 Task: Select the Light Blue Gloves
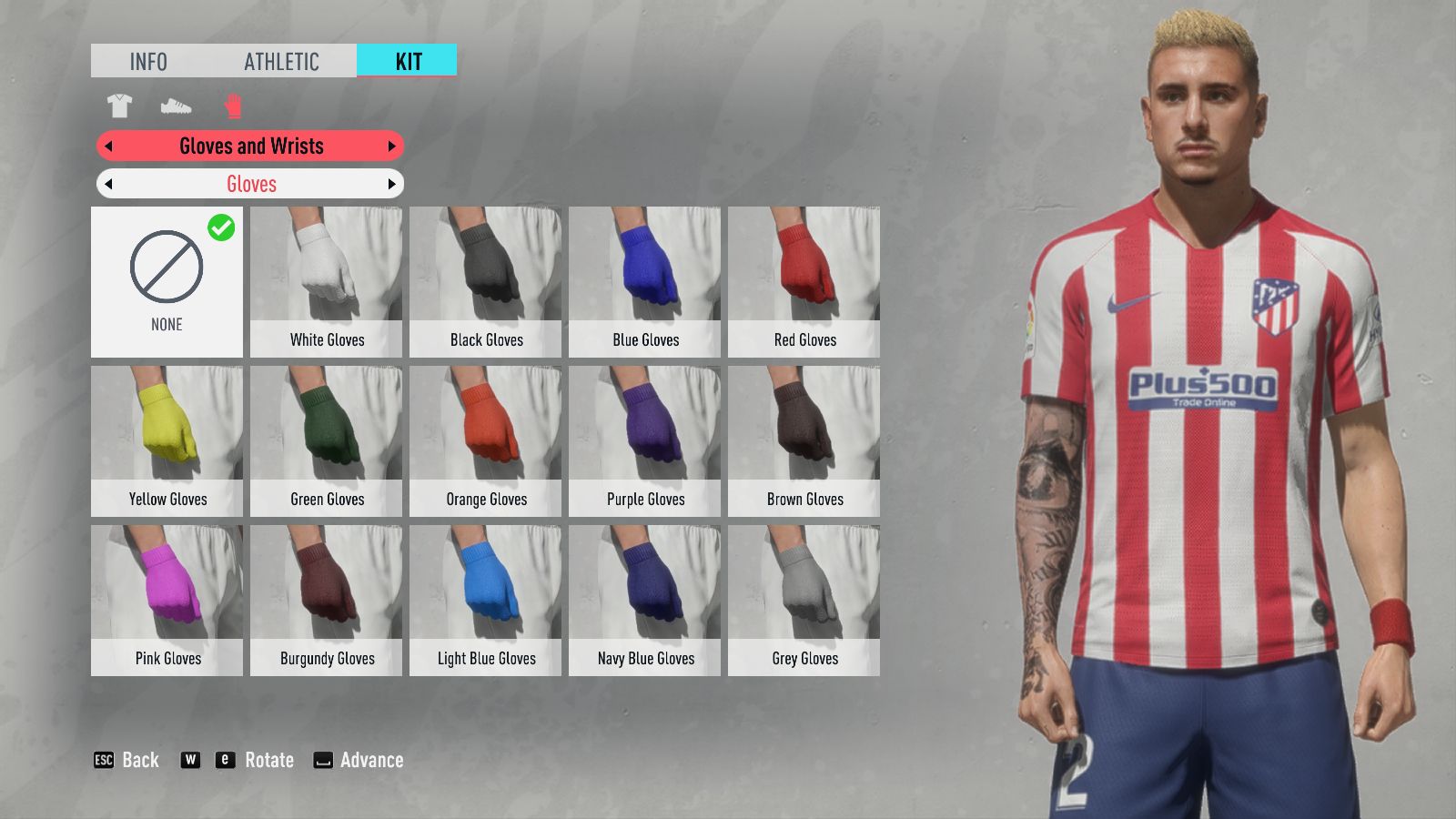click(x=485, y=601)
